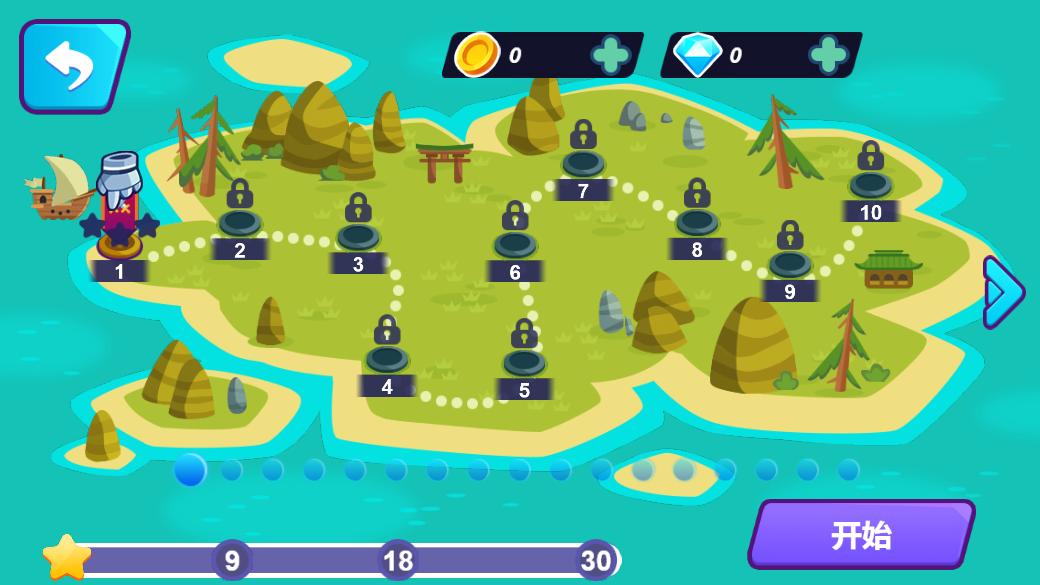Click the 18-star reward milestone
The width and height of the screenshot is (1040, 585).
[x=398, y=561]
